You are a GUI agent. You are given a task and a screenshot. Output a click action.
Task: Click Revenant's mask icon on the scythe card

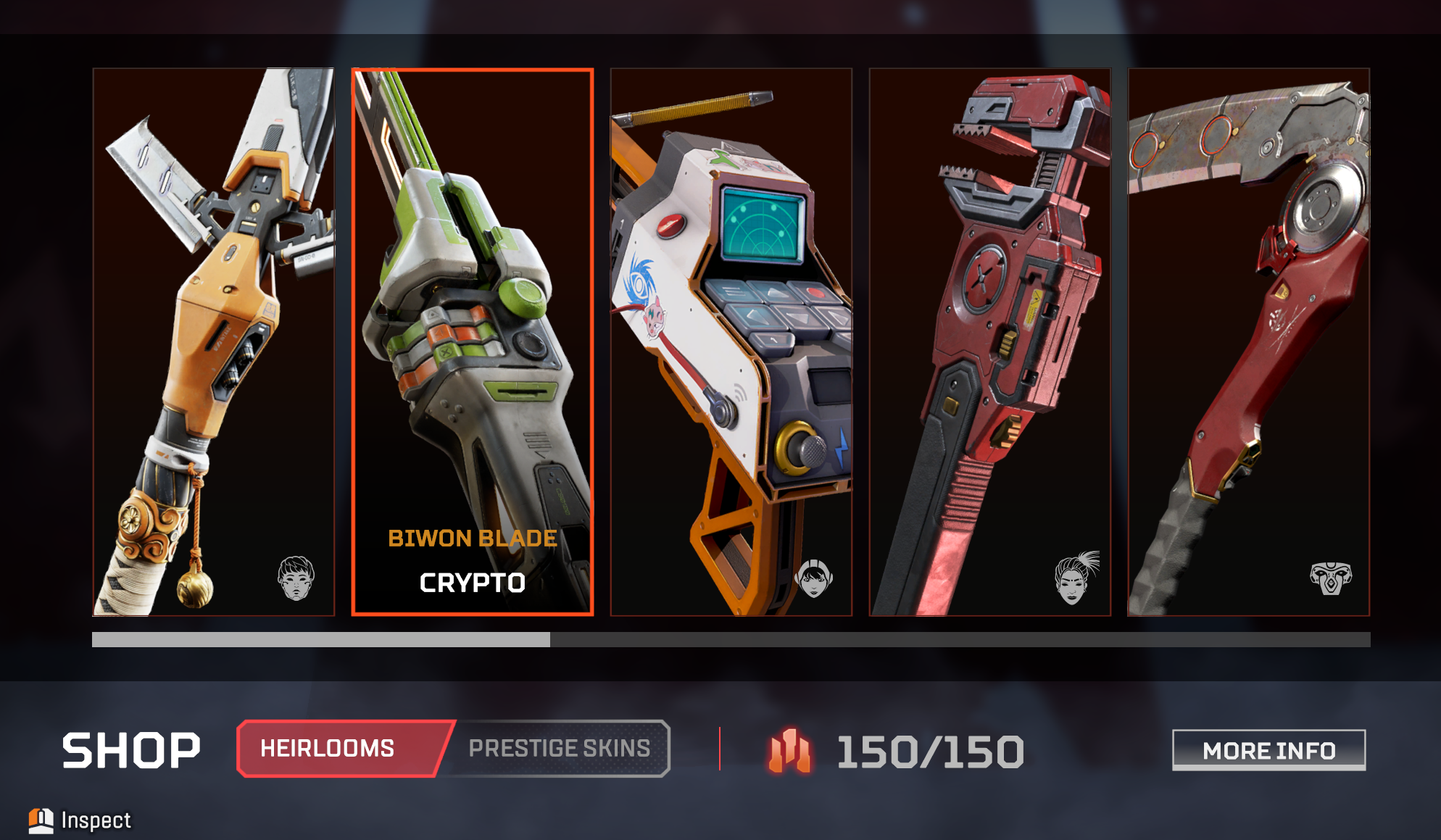pos(1332,579)
